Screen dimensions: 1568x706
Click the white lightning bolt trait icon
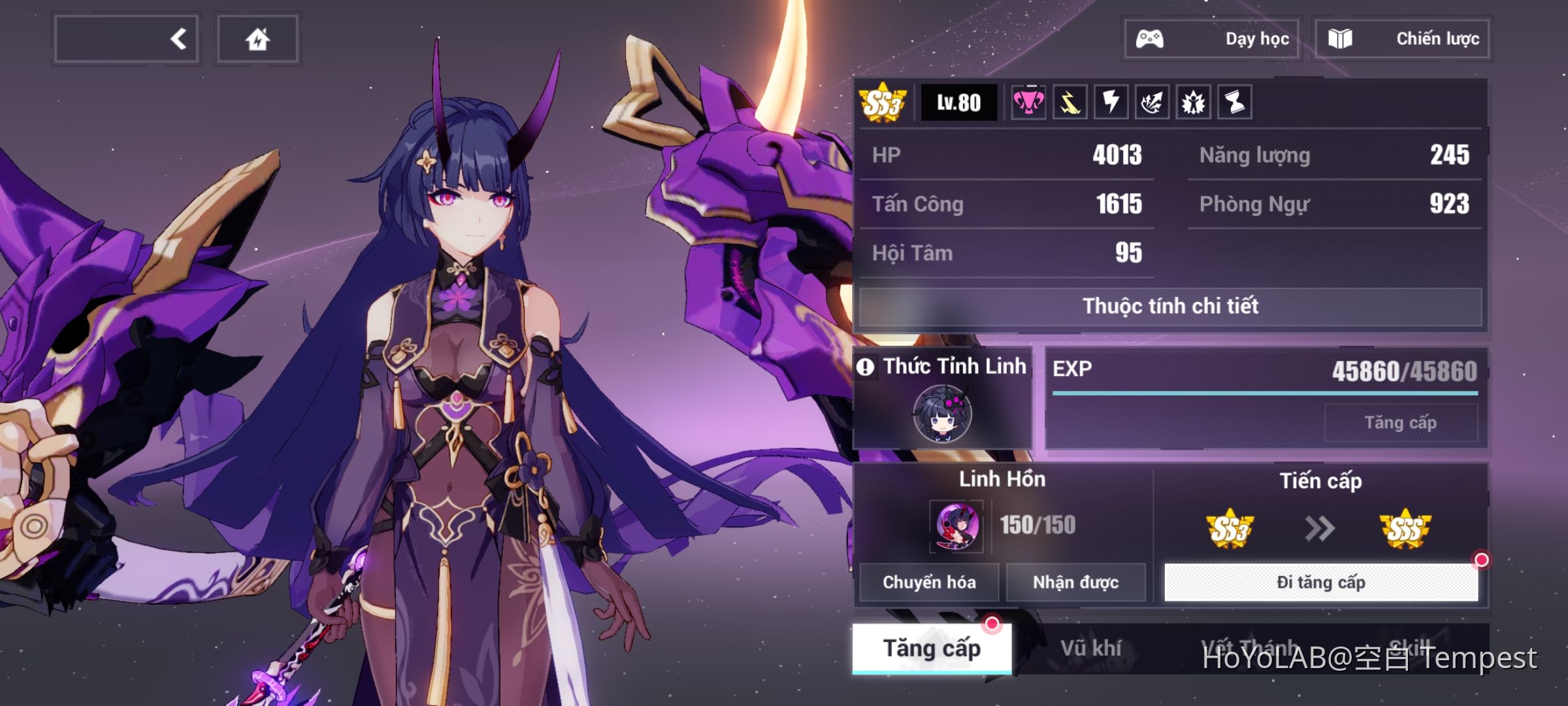(1113, 103)
